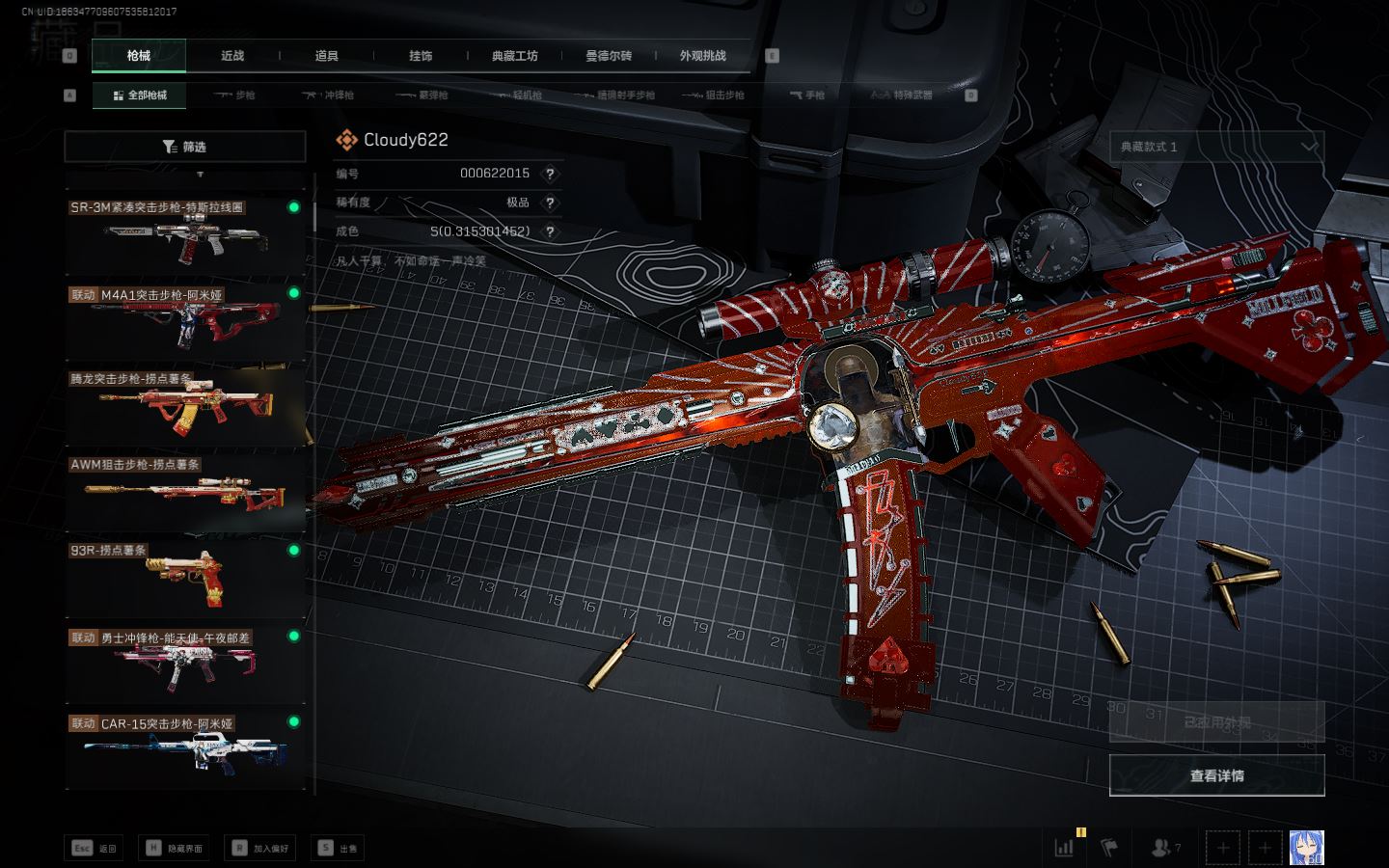The width and height of the screenshot is (1389, 868).
Task: Open the player avatar at bottom right
Action: [1307, 848]
